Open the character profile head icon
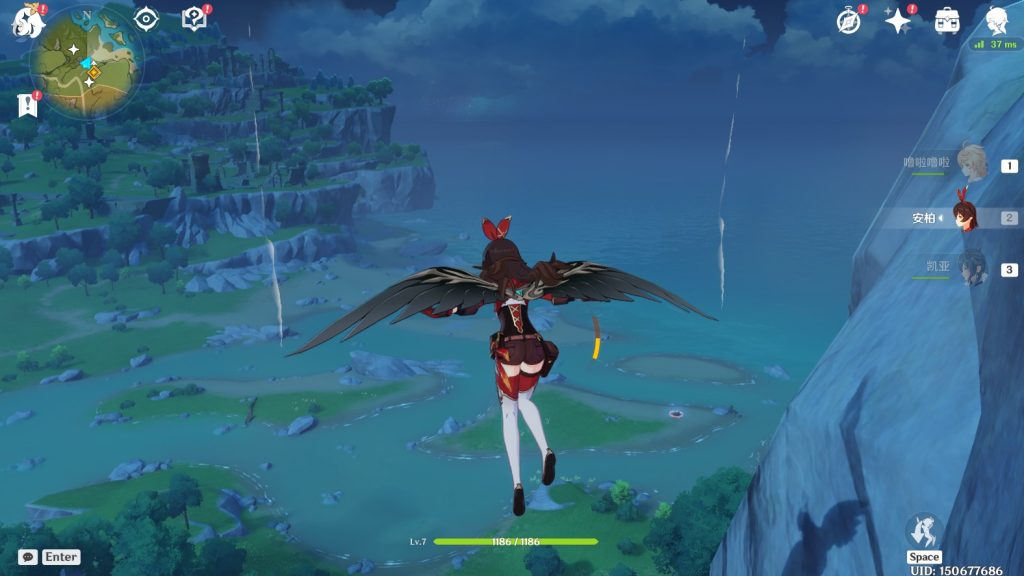 [x=996, y=21]
